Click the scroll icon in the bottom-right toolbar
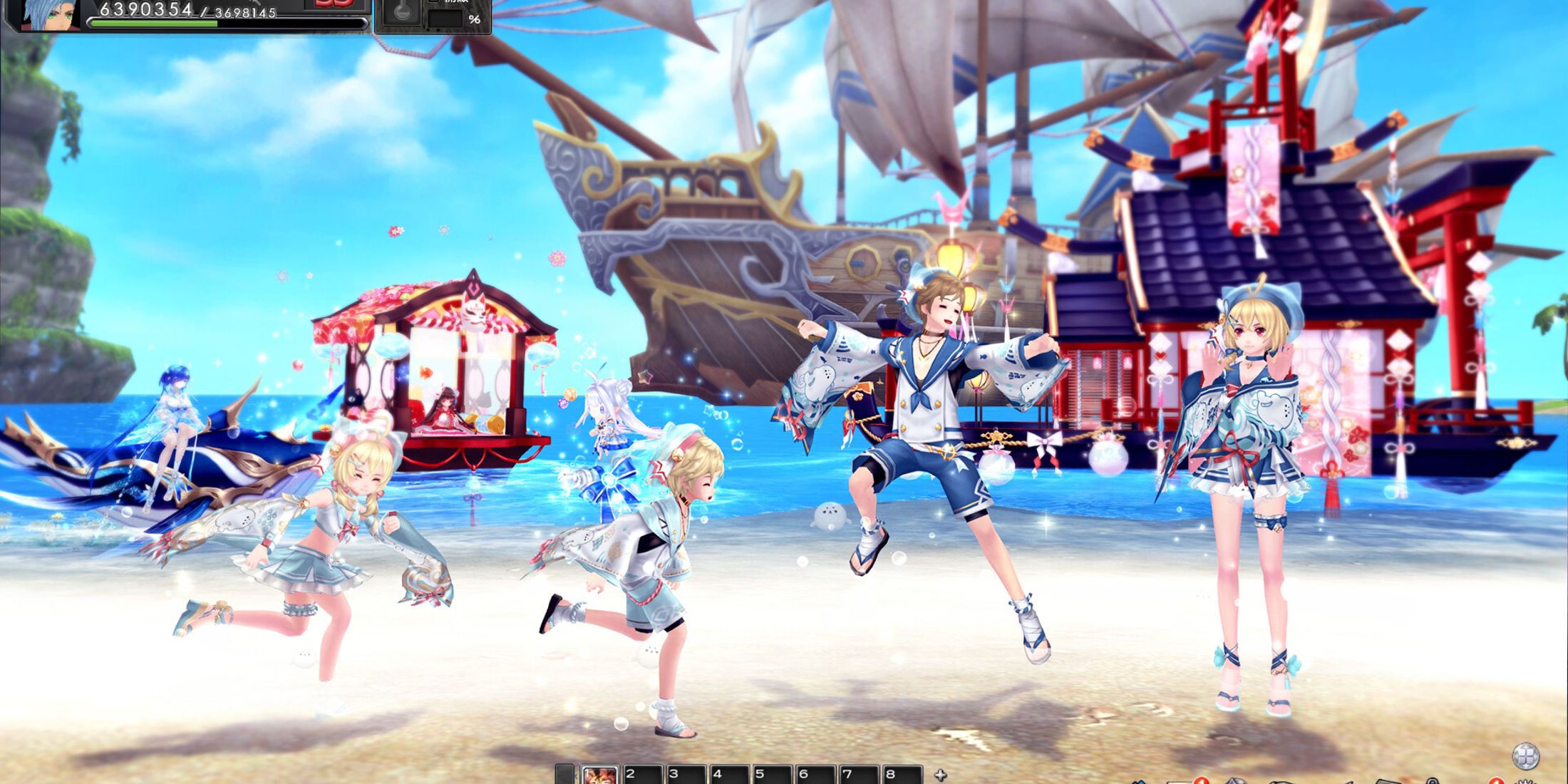This screenshot has width=1568, height=784. 1387,782
